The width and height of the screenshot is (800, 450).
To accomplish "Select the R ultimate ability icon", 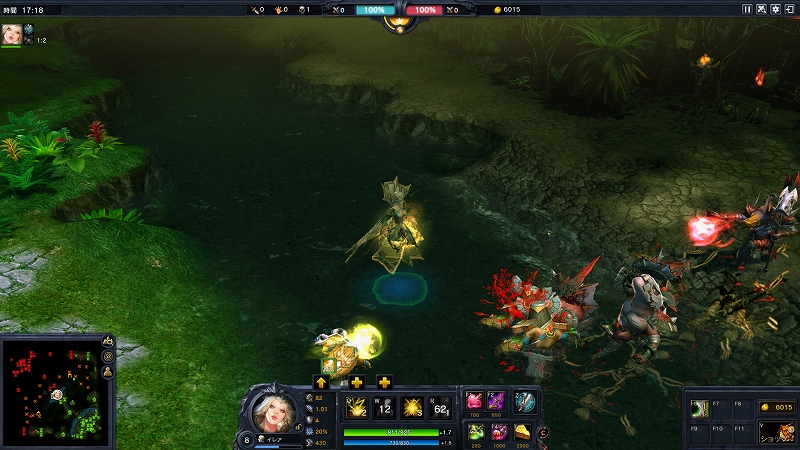I will [443, 408].
